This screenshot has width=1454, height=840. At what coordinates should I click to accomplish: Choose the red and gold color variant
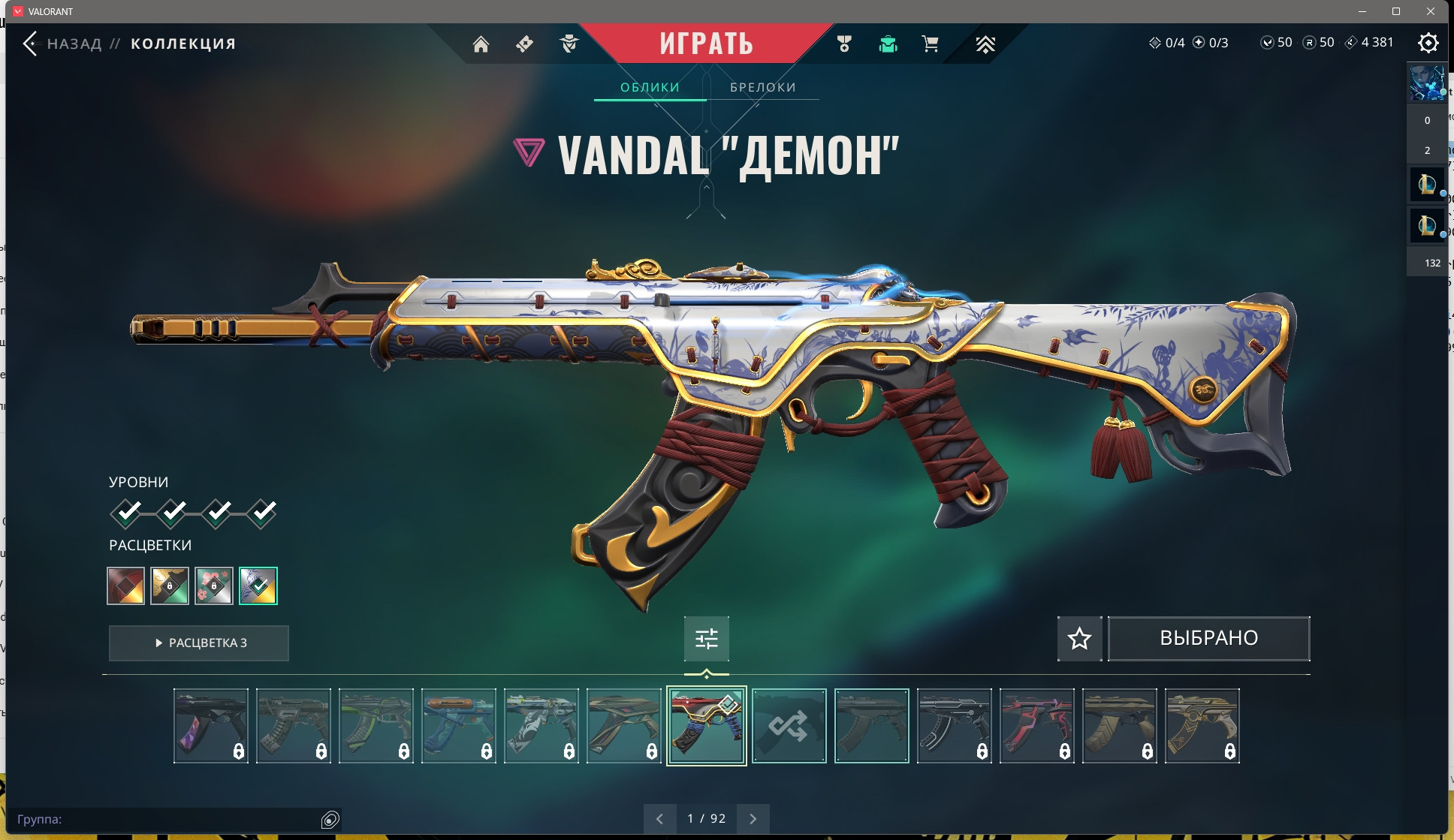(x=125, y=586)
